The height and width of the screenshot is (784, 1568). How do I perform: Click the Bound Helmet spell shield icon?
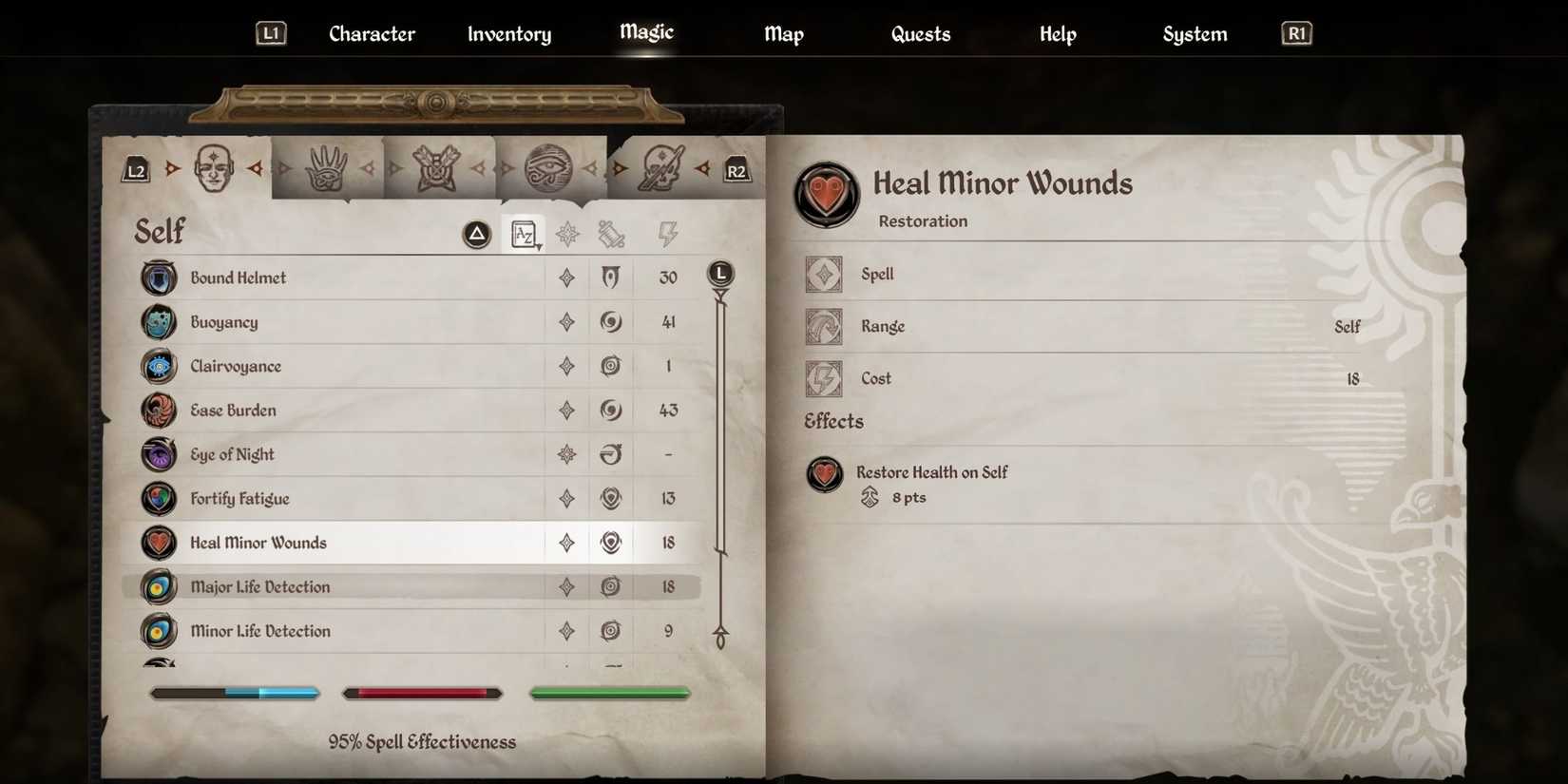(158, 277)
